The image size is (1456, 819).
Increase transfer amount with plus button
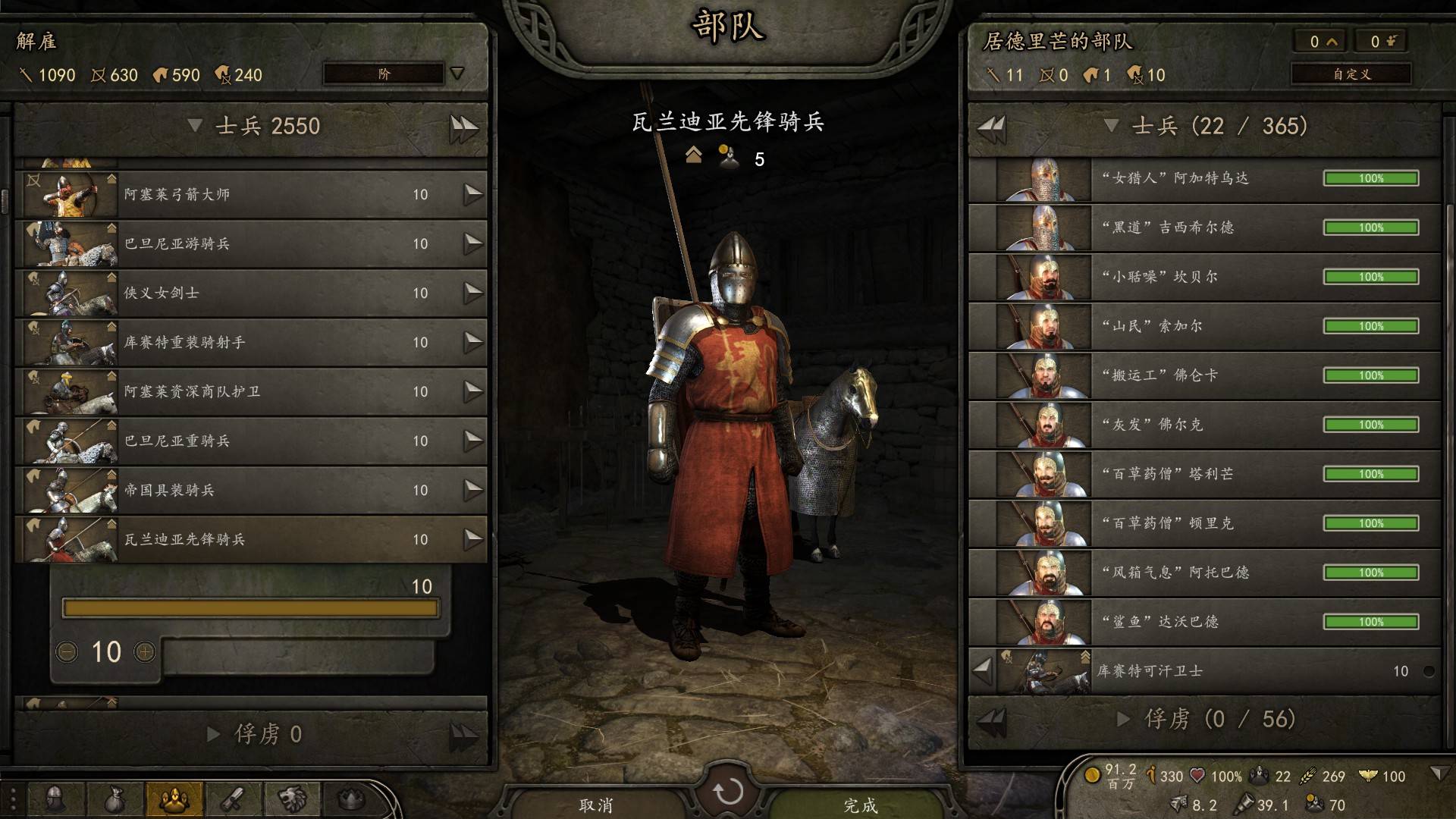pos(144,651)
